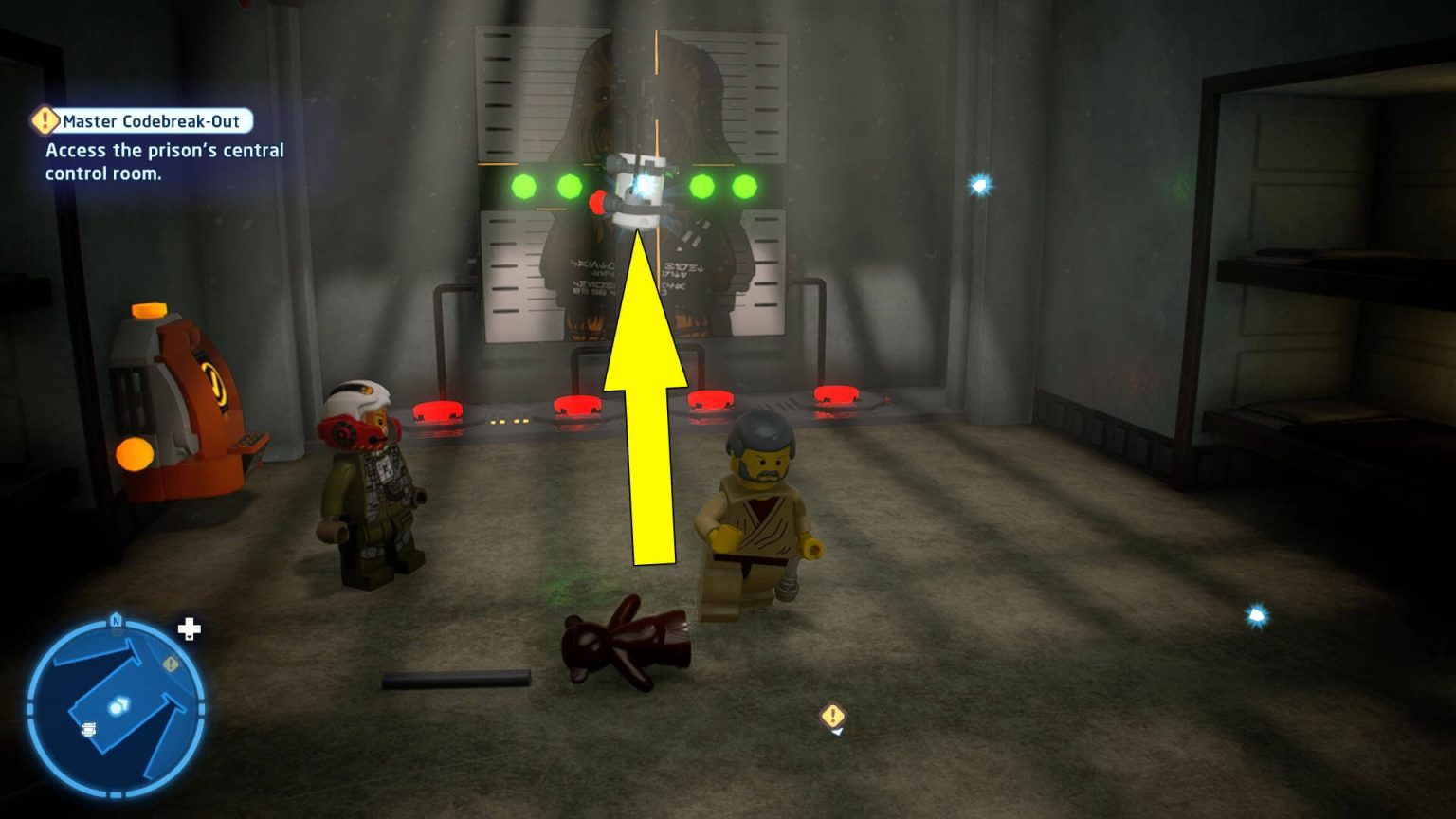Screen dimensions: 1456x819
Task: Click the North compass marker on the minimap
Action: click(x=114, y=621)
